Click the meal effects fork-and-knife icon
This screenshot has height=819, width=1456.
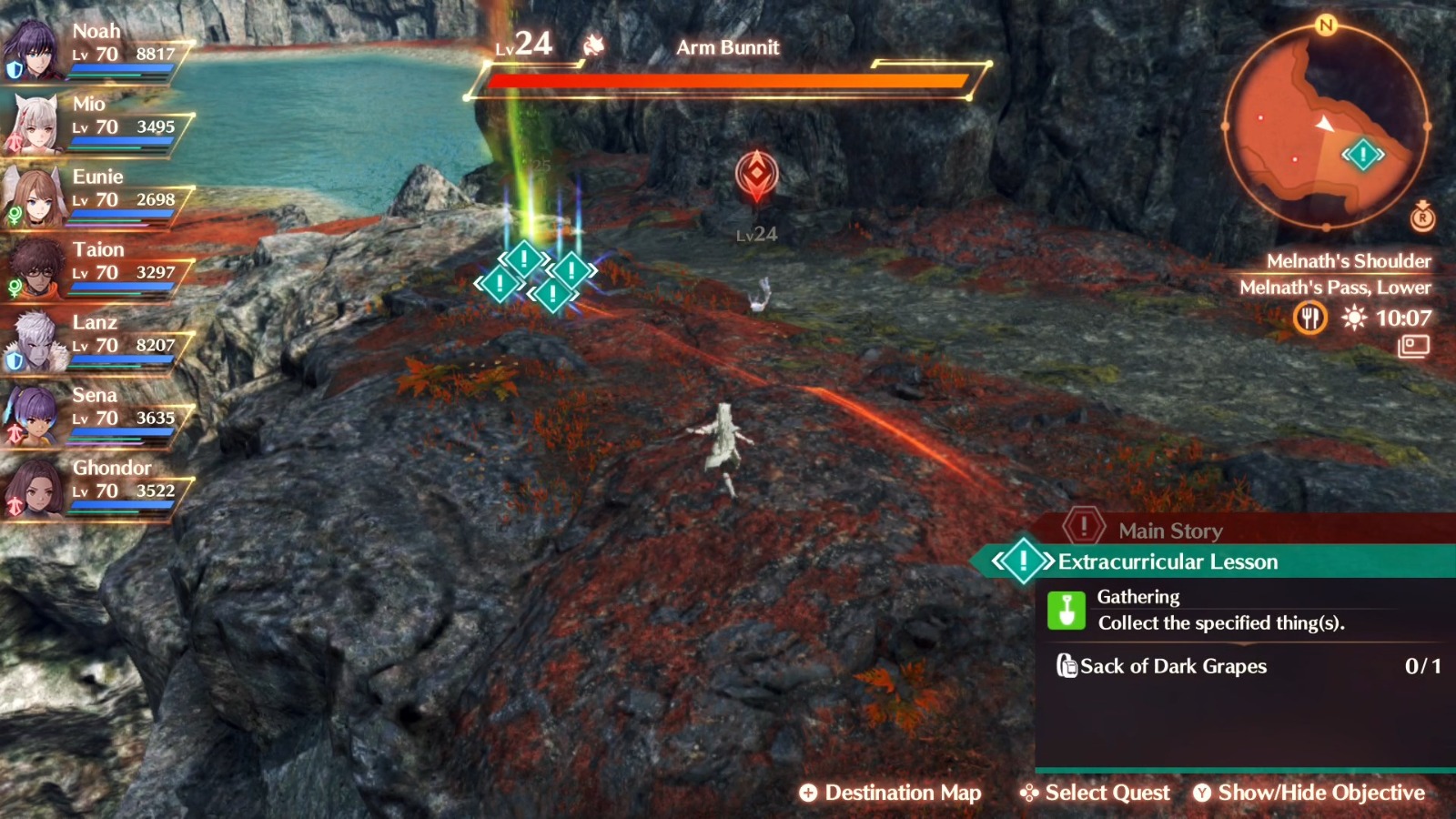point(1310,319)
